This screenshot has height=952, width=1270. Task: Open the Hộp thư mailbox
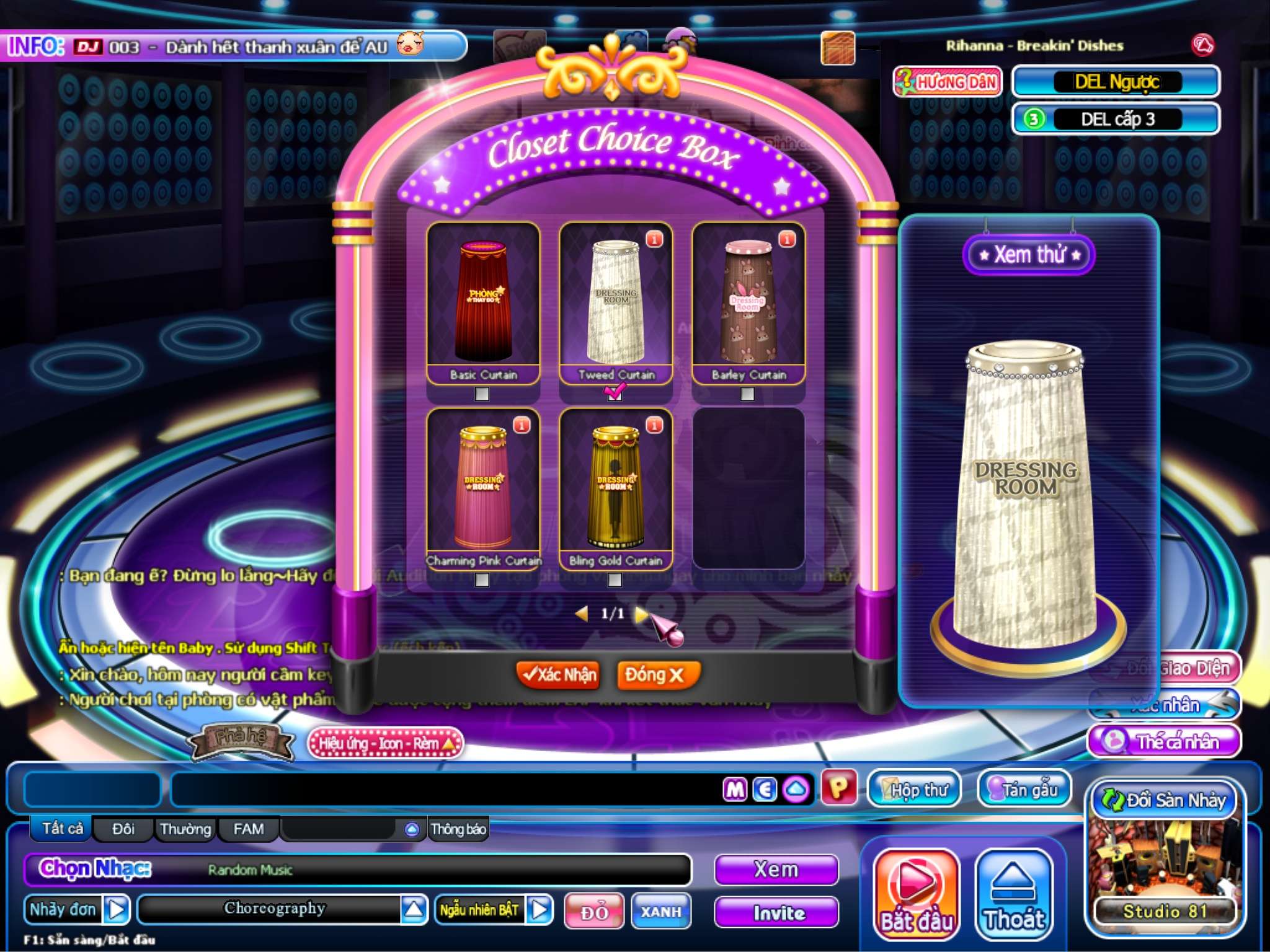tap(914, 789)
